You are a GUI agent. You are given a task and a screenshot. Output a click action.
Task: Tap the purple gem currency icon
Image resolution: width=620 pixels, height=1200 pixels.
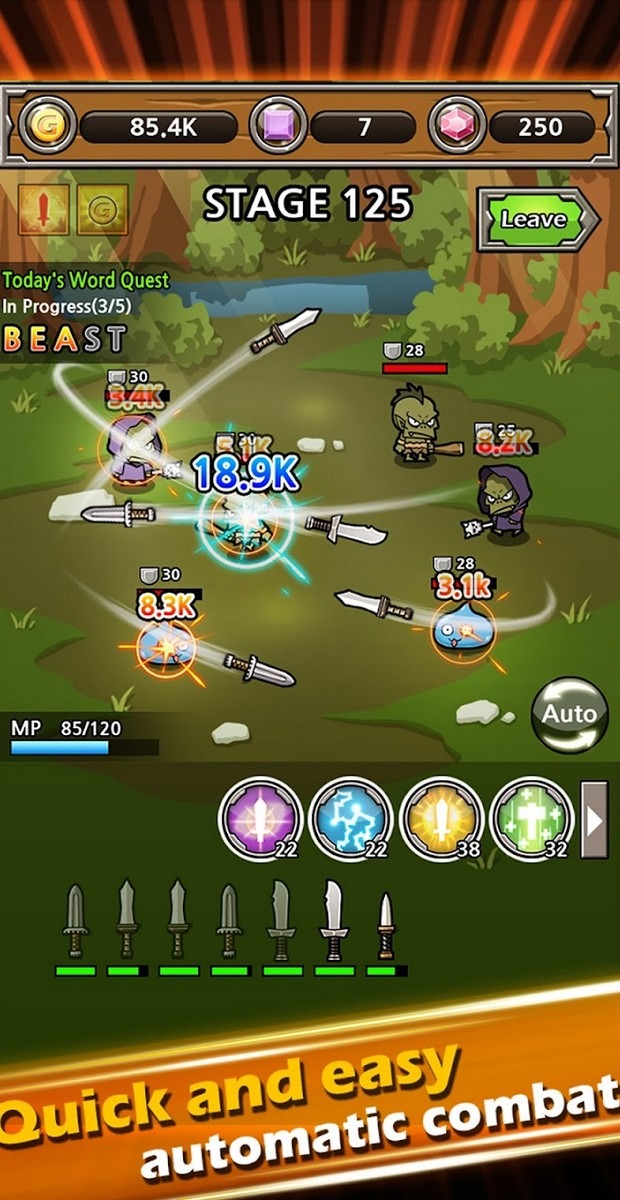click(x=277, y=126)
